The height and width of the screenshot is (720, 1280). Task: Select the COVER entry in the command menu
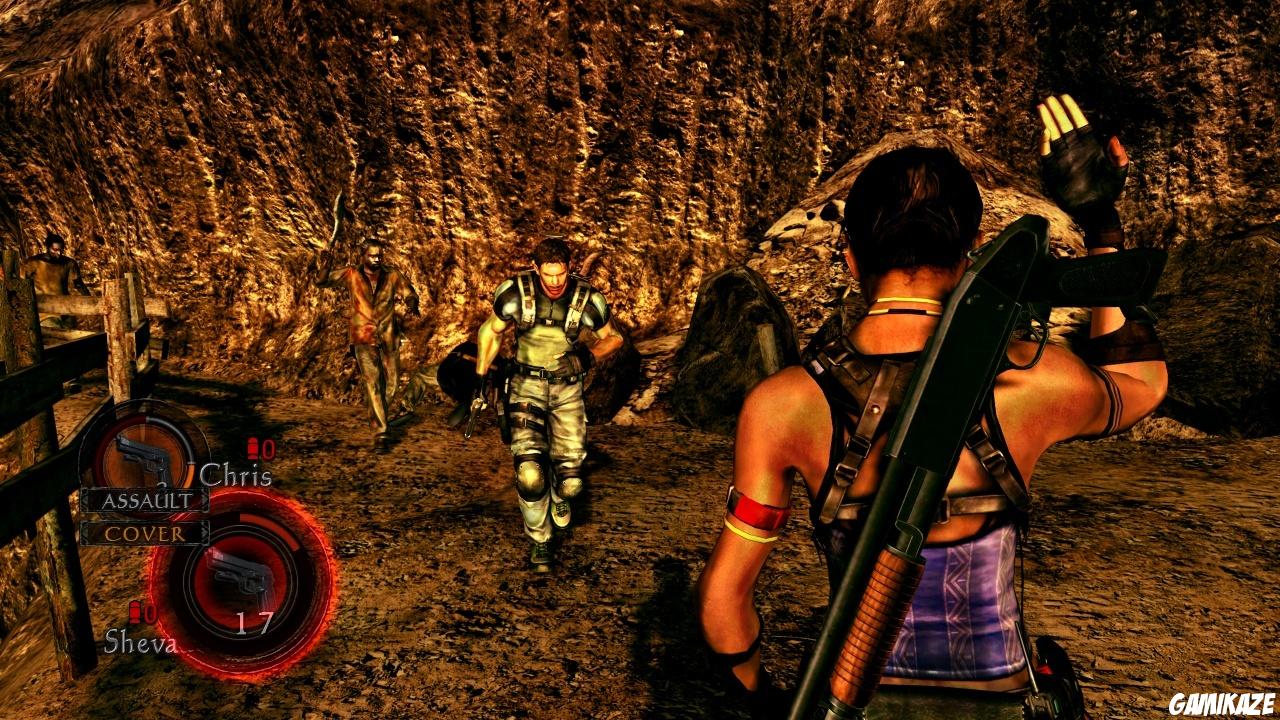[x=147, y=533]
